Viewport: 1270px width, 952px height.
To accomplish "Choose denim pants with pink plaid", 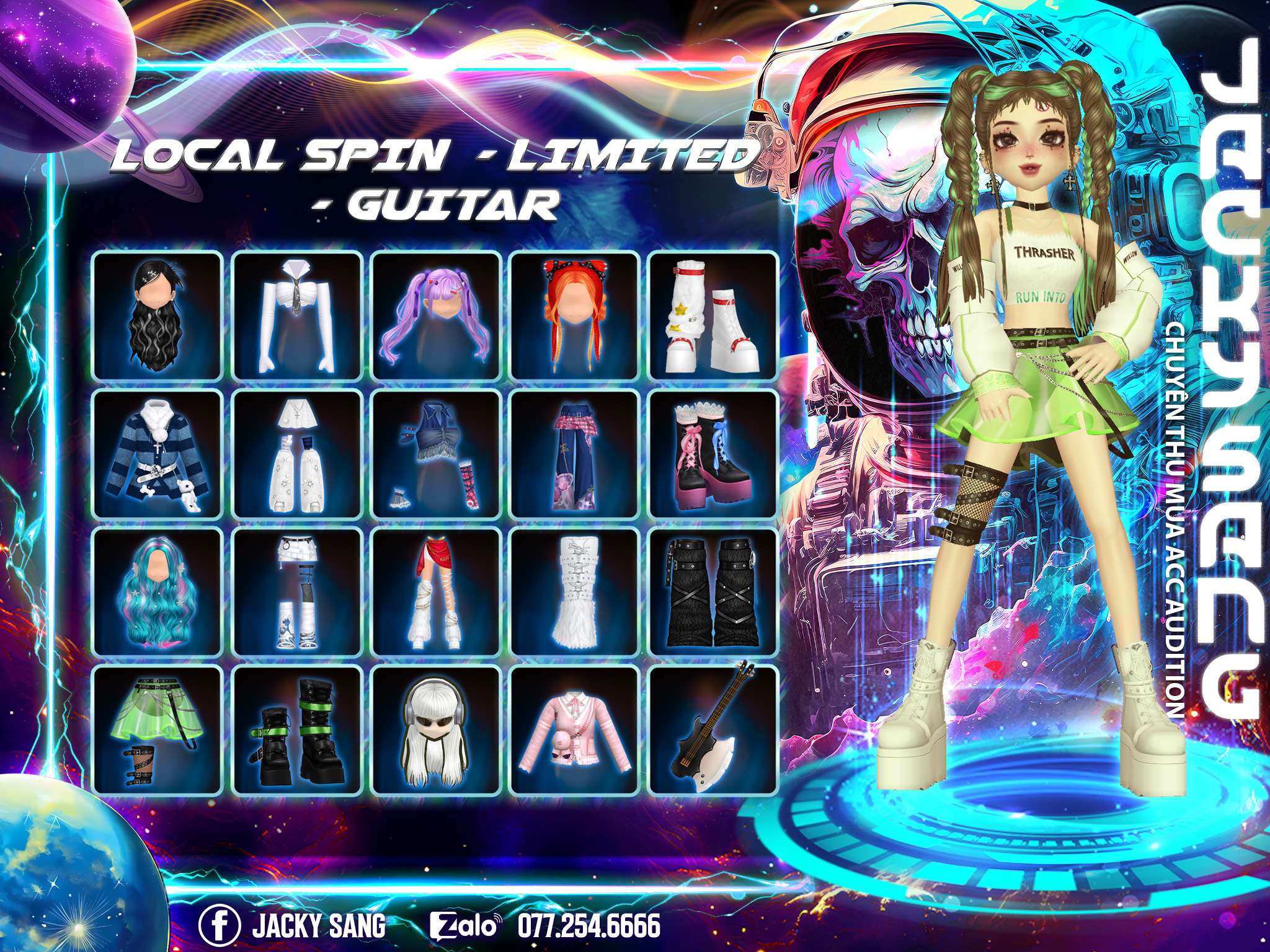I will 575,454.
